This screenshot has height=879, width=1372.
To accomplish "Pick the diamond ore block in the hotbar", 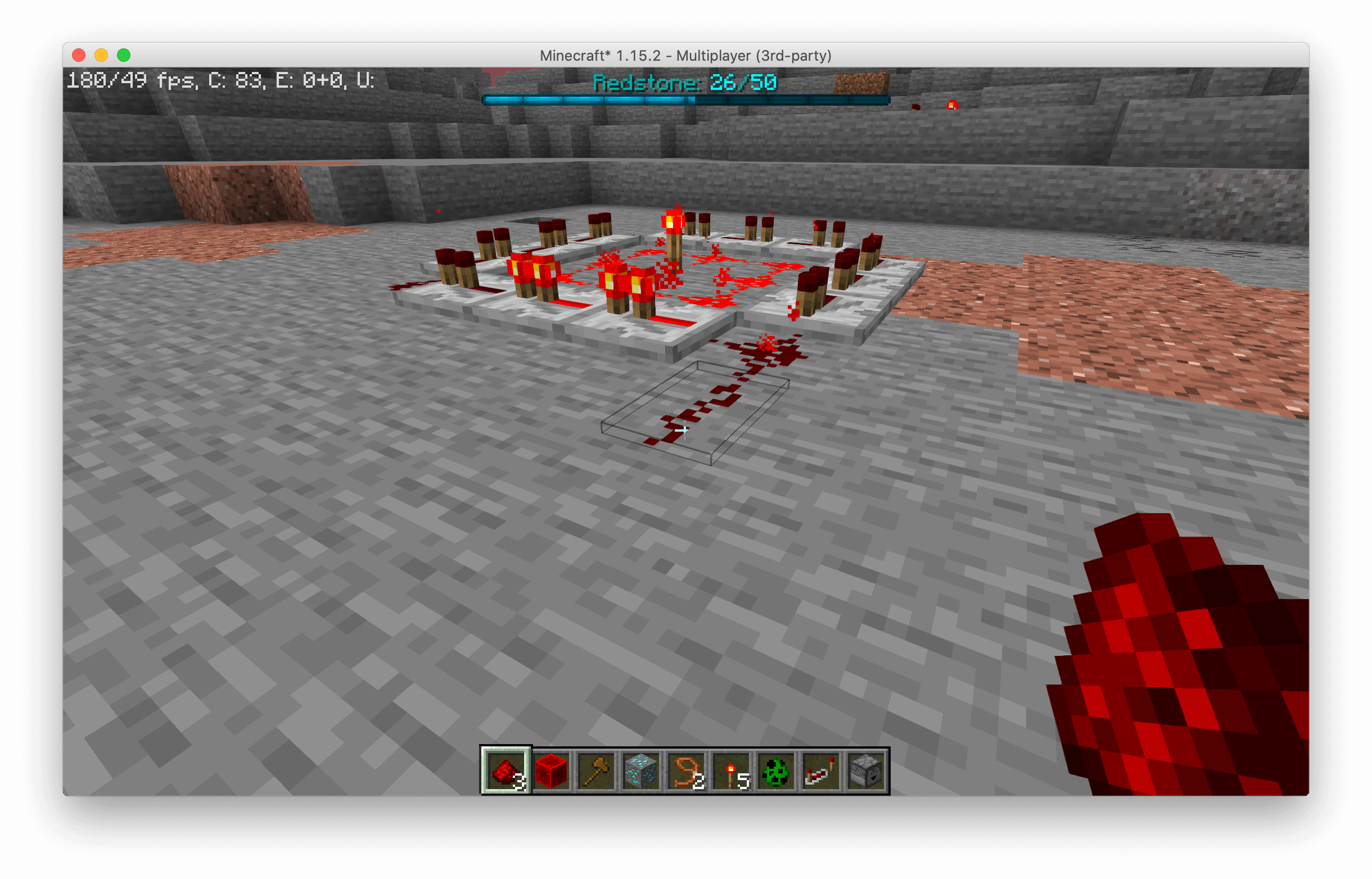I will 641,771.
